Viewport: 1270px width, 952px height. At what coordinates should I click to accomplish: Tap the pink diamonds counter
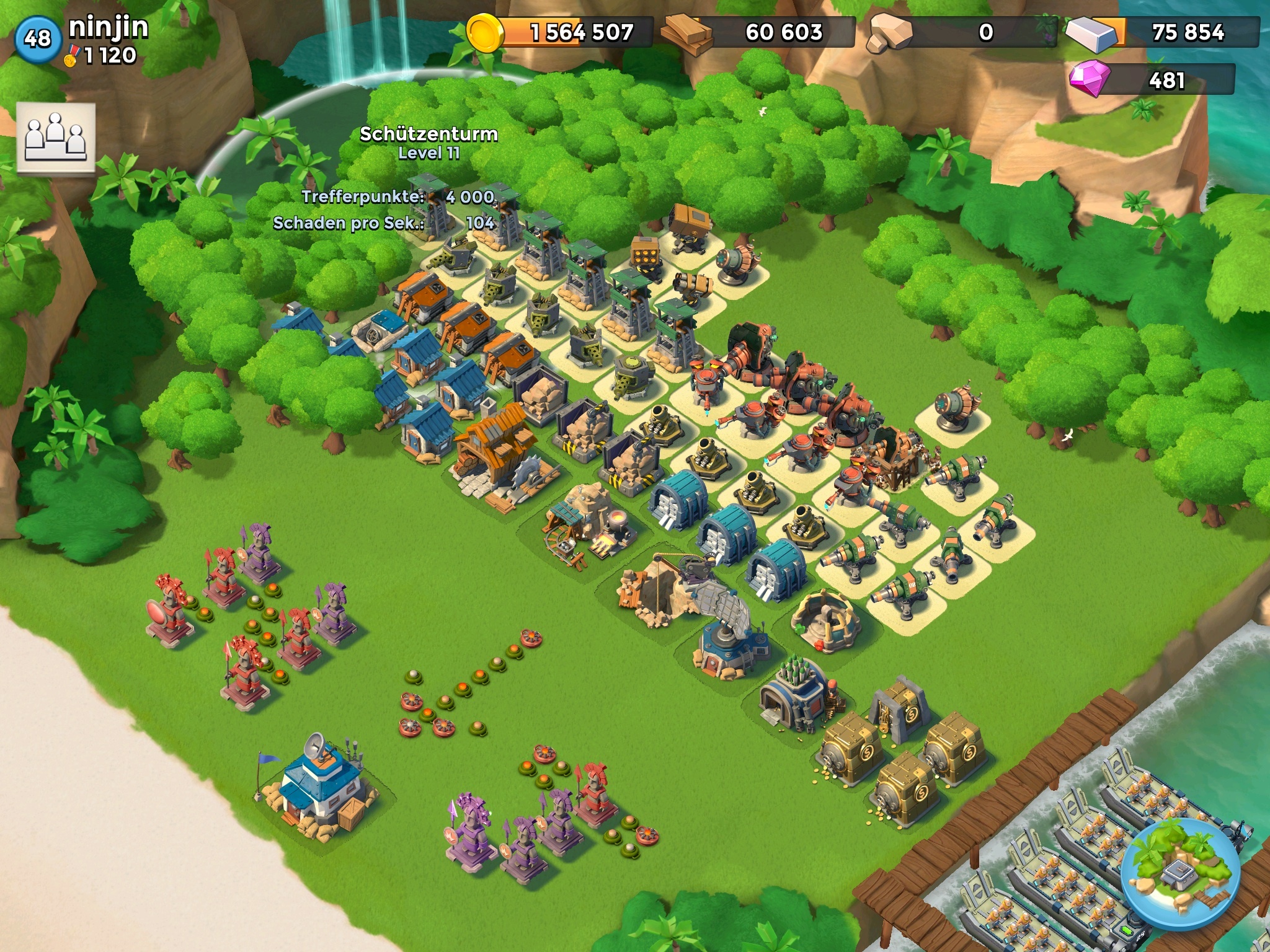1152,80
